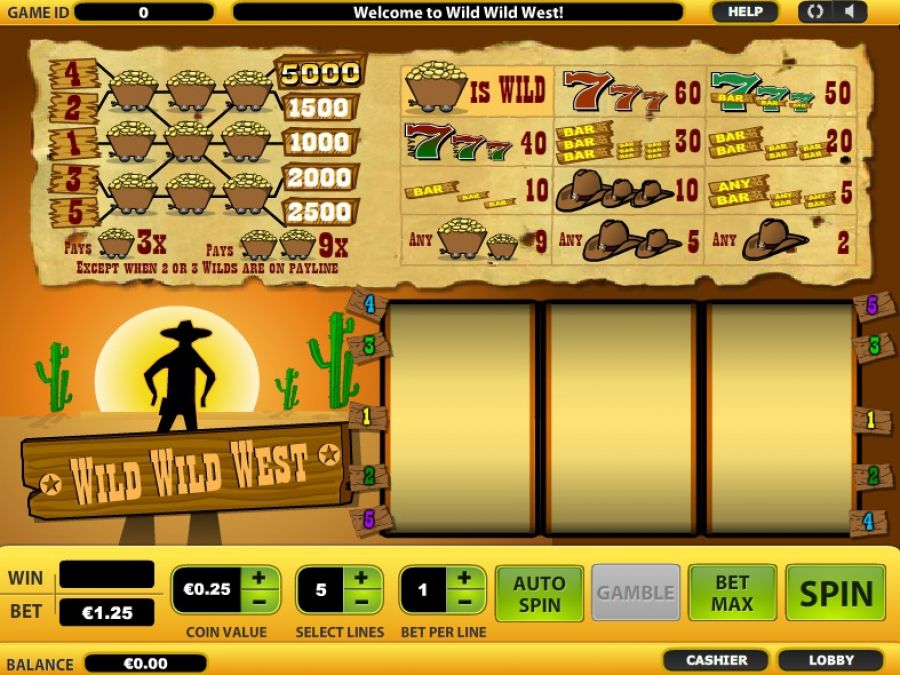Spin the reels
Image resolution: width=900 pixels, height=675 pixels.
point(835,592)
